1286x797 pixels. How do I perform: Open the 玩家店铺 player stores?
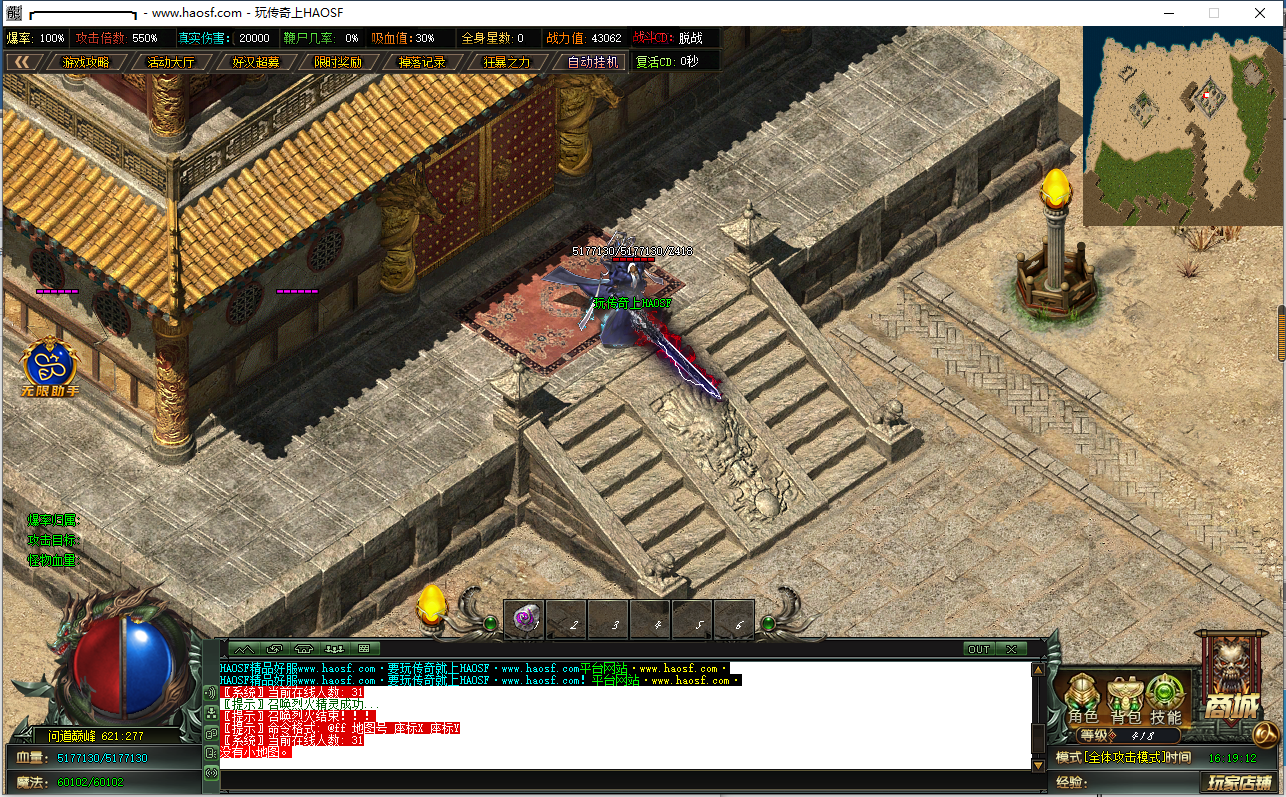(x=1241, y=783)
